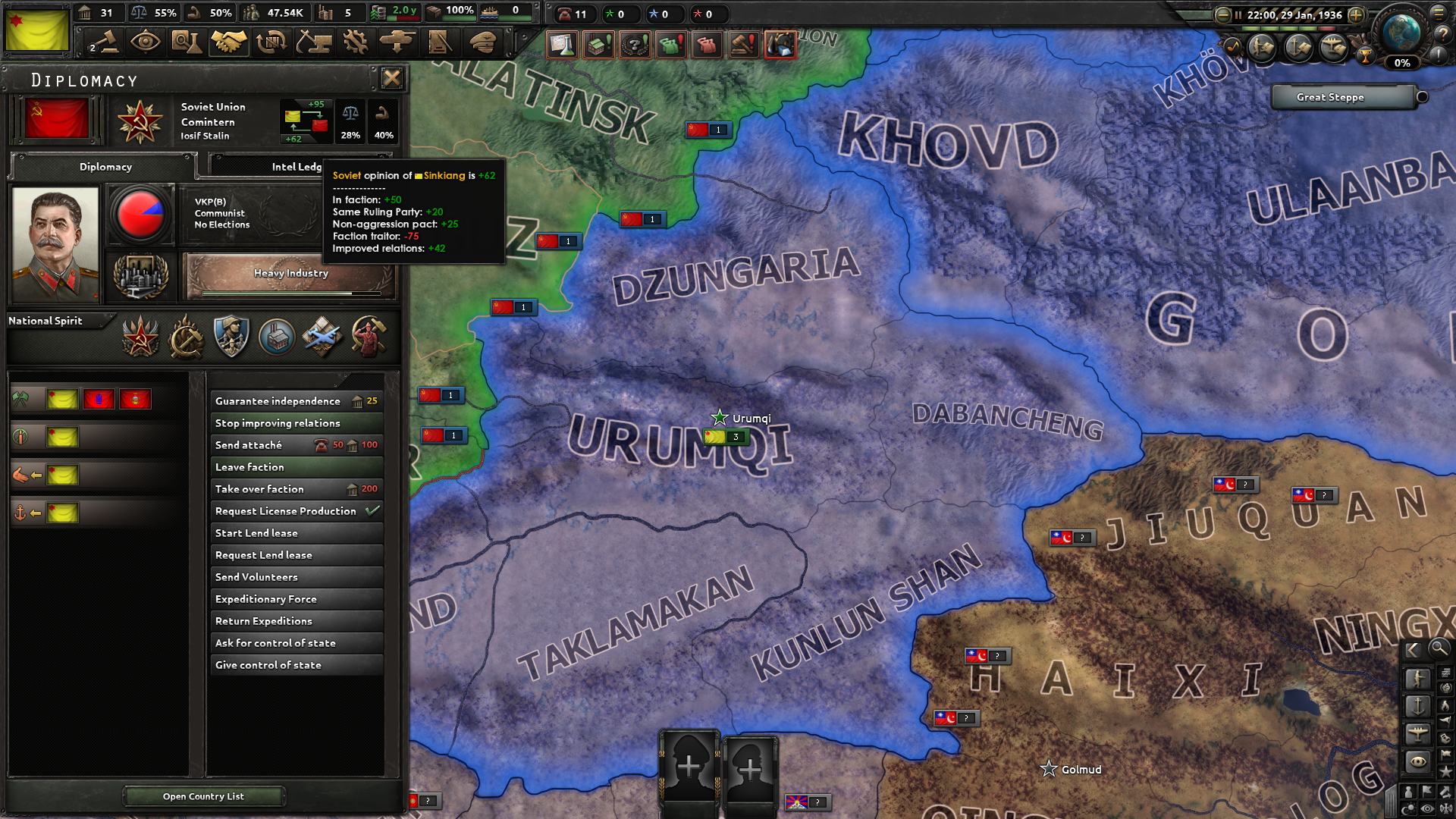Open the Decisions menu with the gavel icon
The image size is (1456, 819).
104,43
